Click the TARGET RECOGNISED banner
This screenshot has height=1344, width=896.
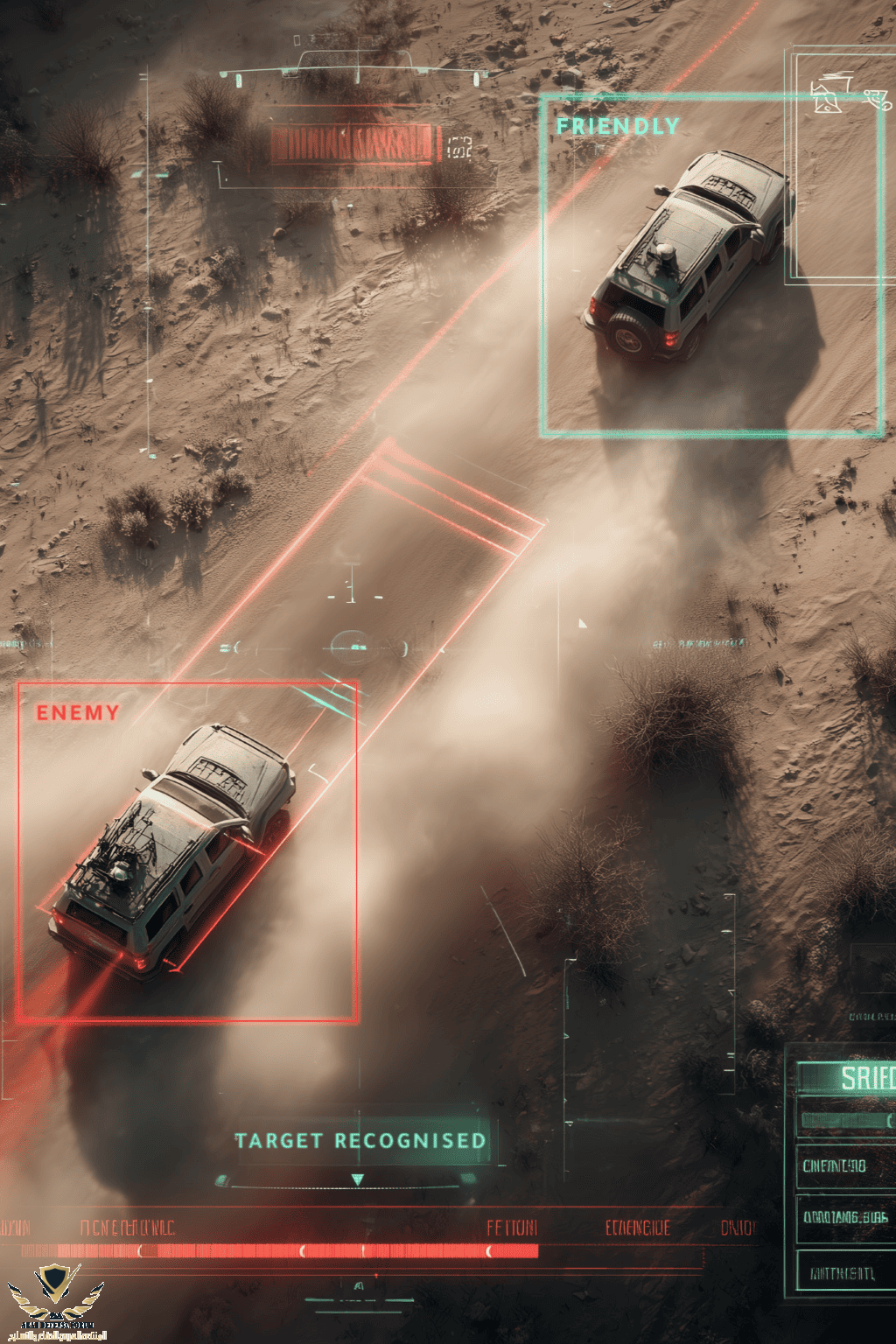pyautogui.click(x=360, y=1141)
